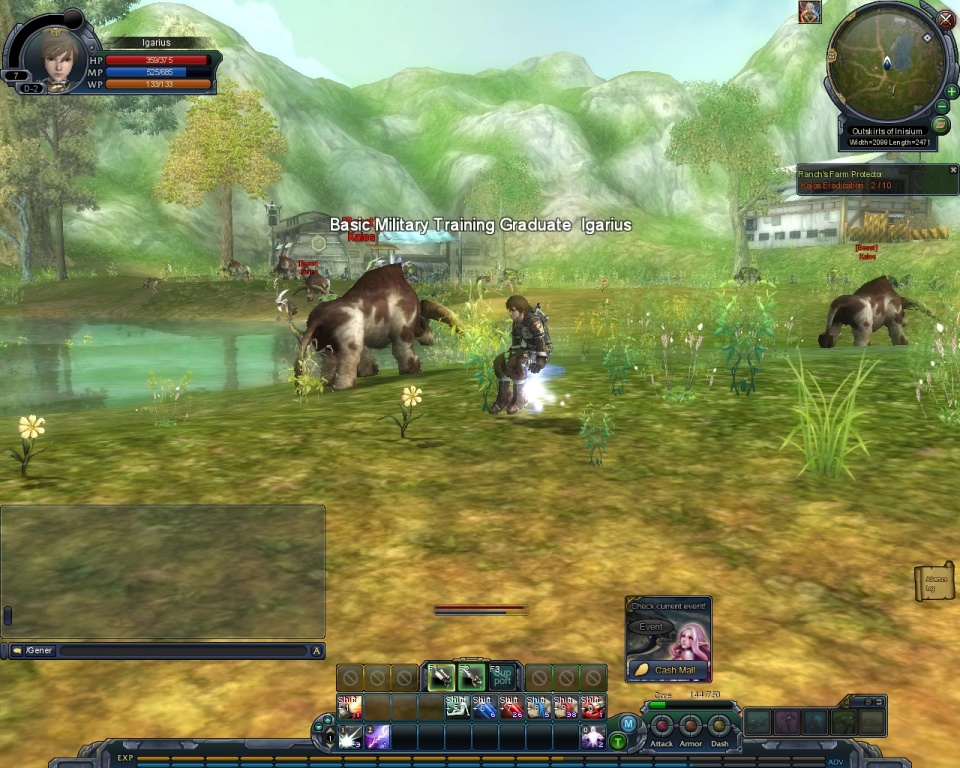The width and height of the screenshot is (960, 768).
Task: Select the Kalas Eradication quest objective
Action: (x=846, y=186)
